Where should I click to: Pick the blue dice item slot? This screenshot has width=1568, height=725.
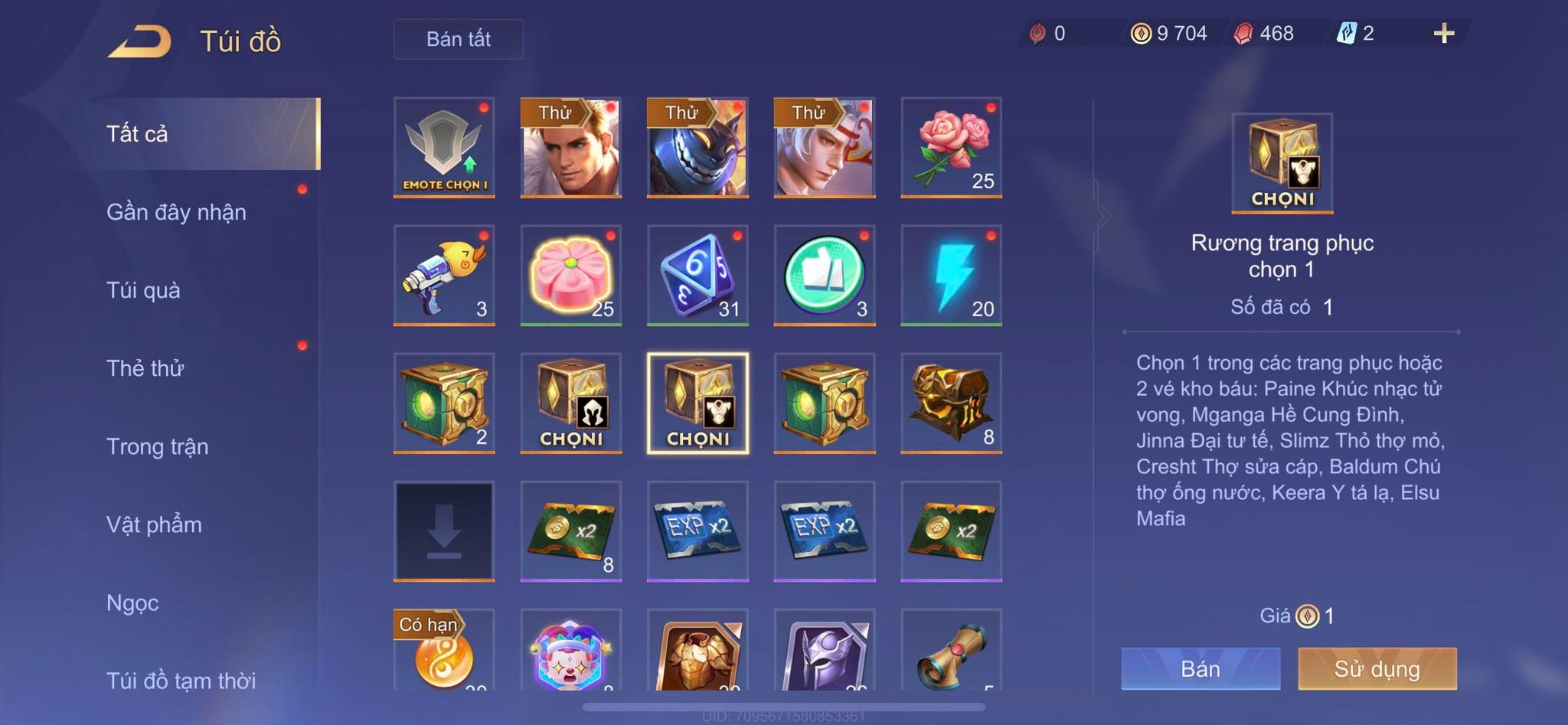point(697,276)
